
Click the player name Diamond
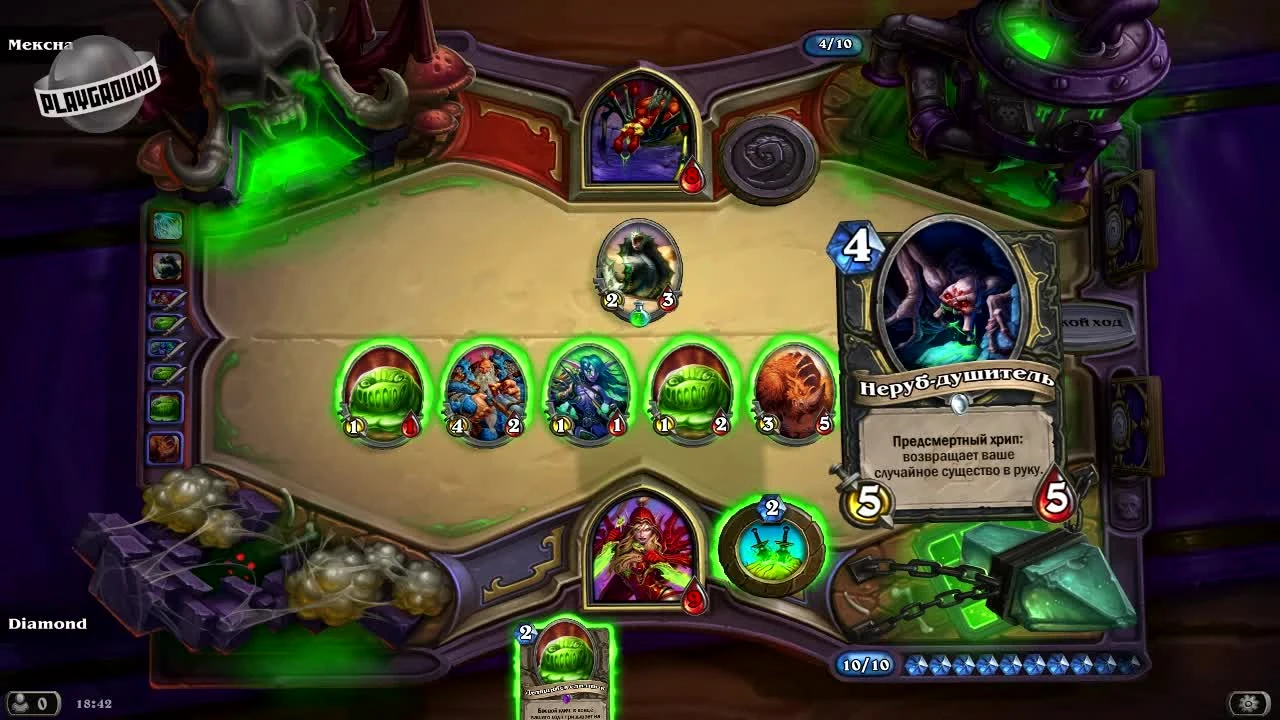(48, 623)
